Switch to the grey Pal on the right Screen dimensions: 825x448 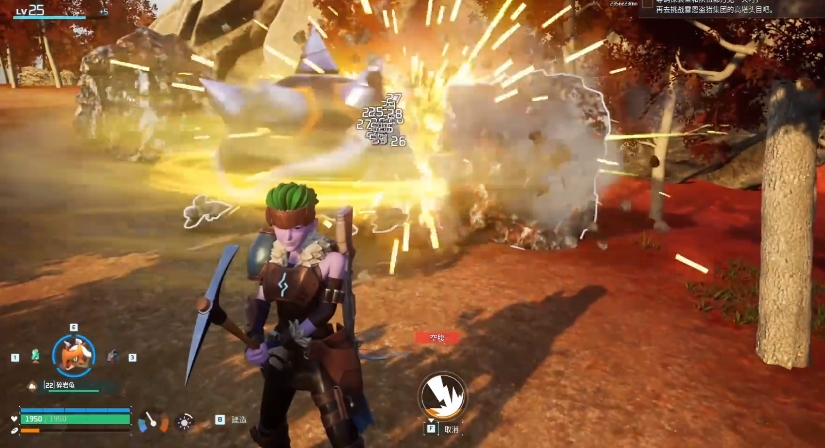[x=112, y=355]
